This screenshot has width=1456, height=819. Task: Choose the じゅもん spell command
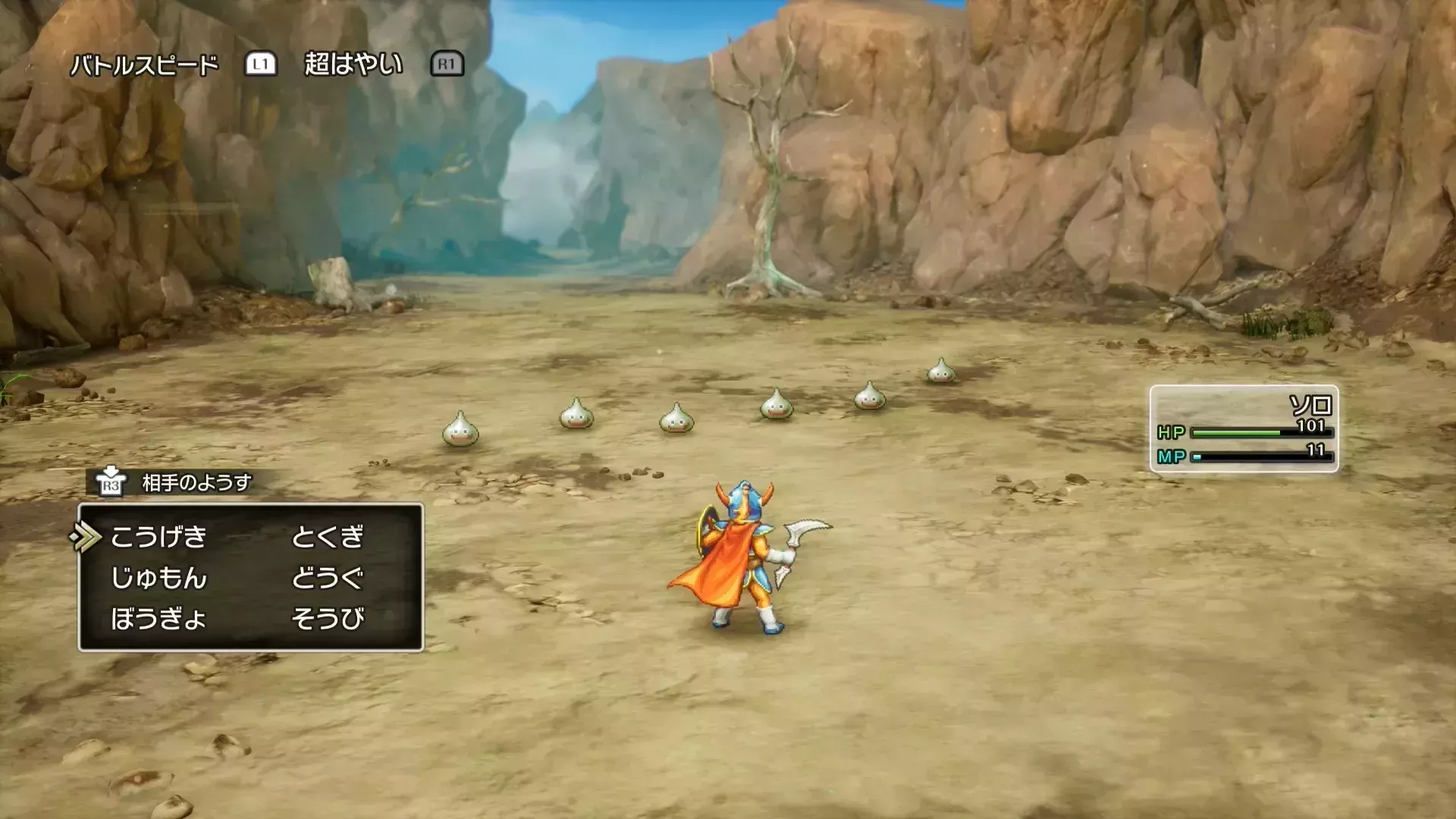(158, 578)
